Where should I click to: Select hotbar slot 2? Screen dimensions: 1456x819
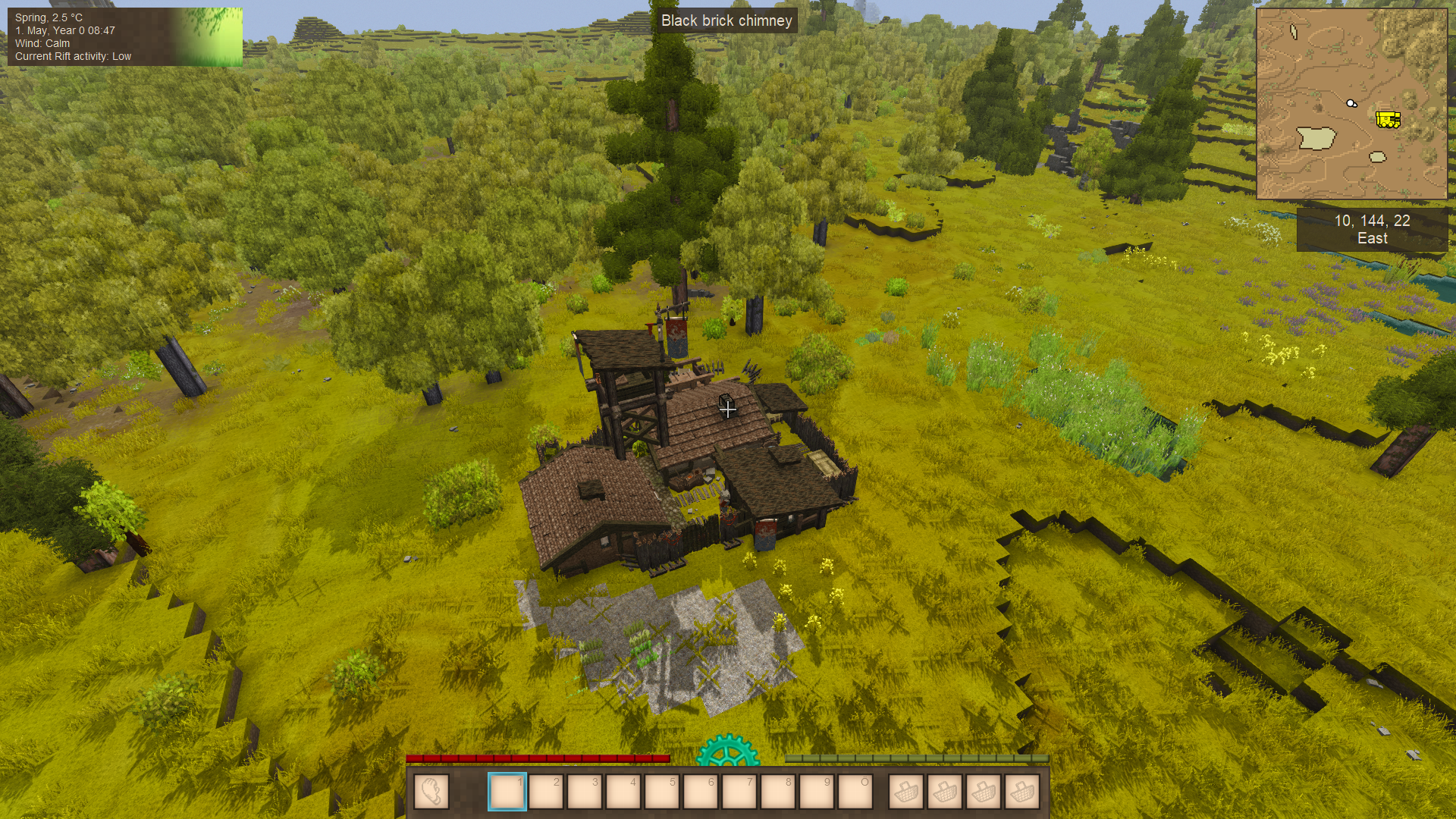click(x=546, y=792)
